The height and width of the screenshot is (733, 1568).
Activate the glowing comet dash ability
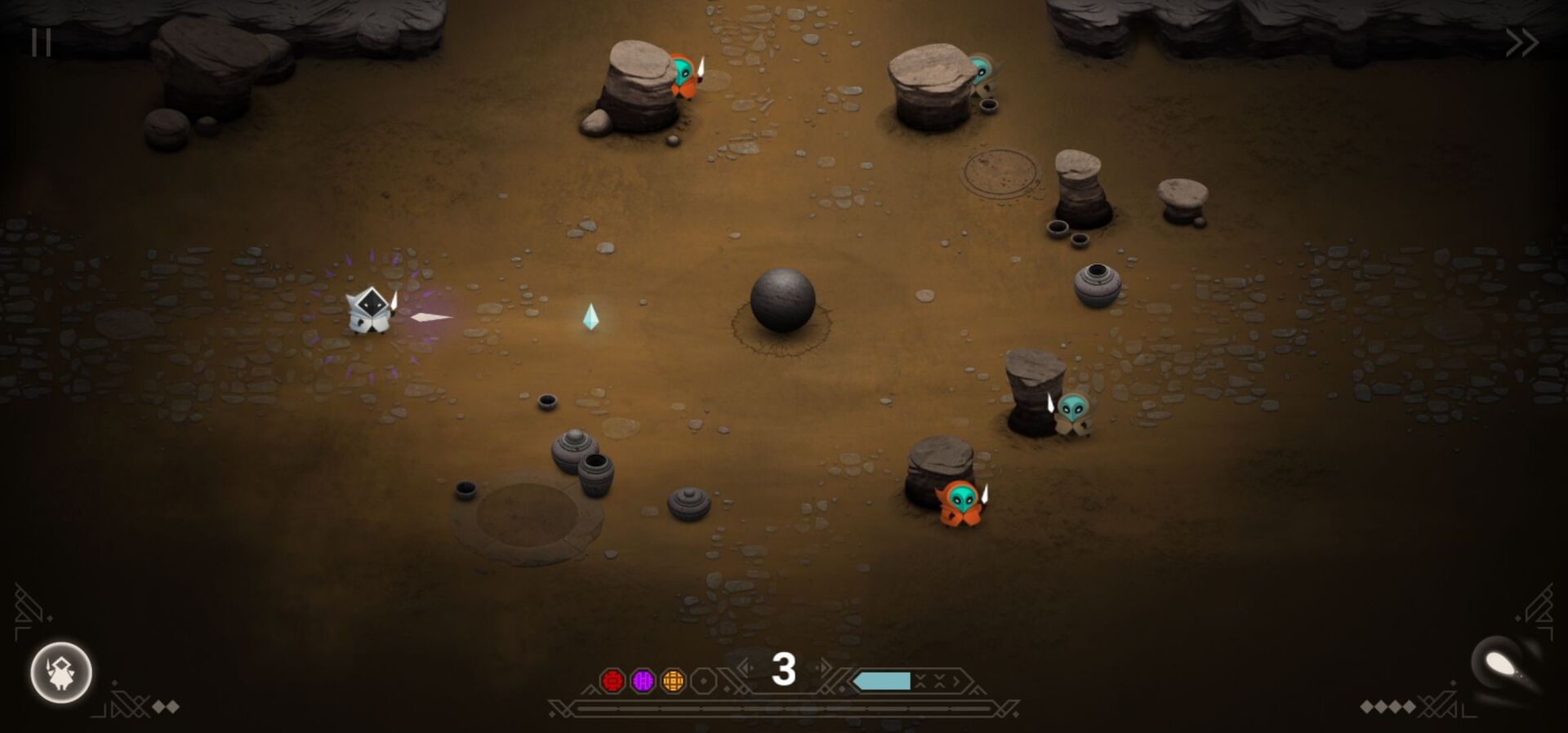pyautogui.click(x=1501, y=666)
